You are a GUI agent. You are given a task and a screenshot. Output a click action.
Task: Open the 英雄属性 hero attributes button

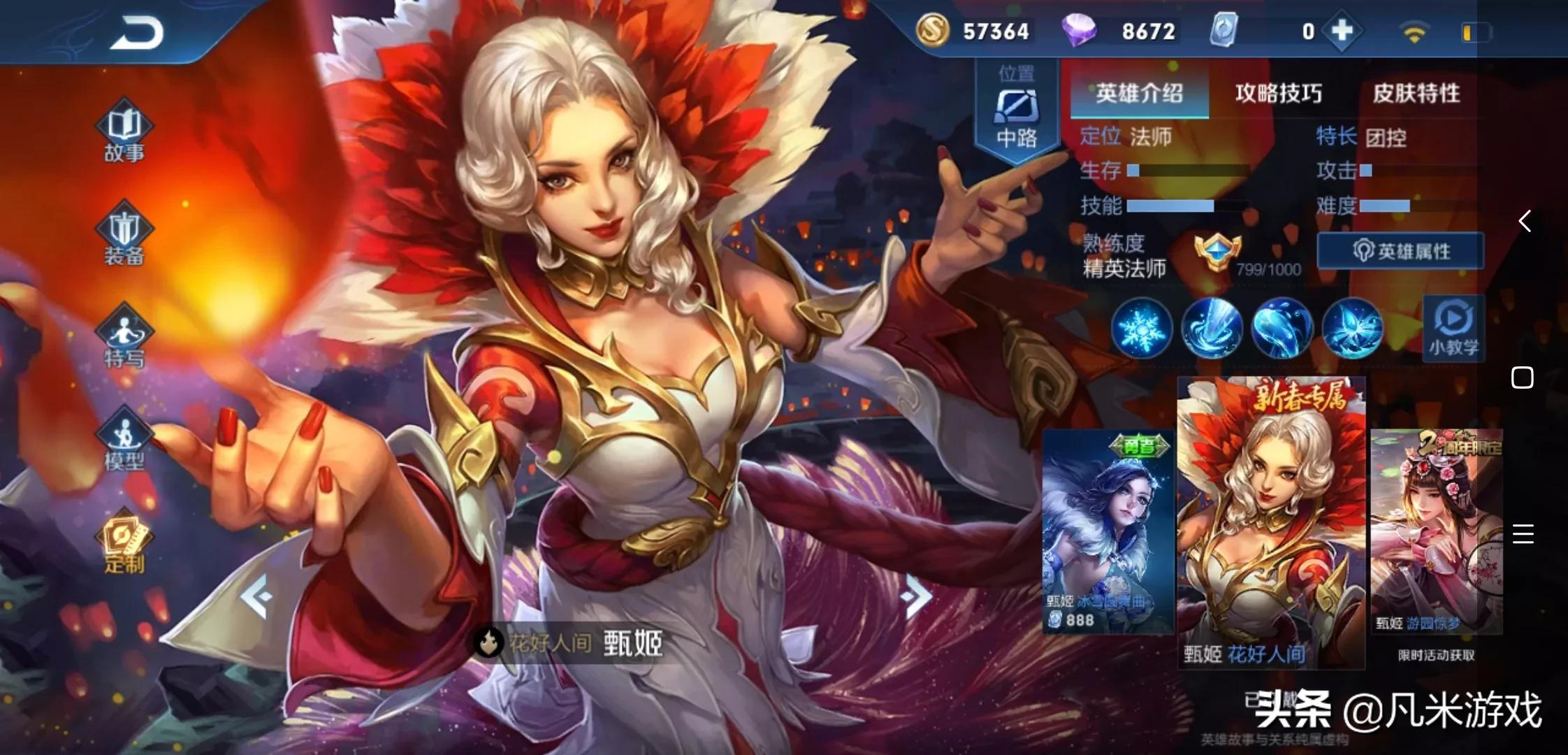click(1400, 251)
